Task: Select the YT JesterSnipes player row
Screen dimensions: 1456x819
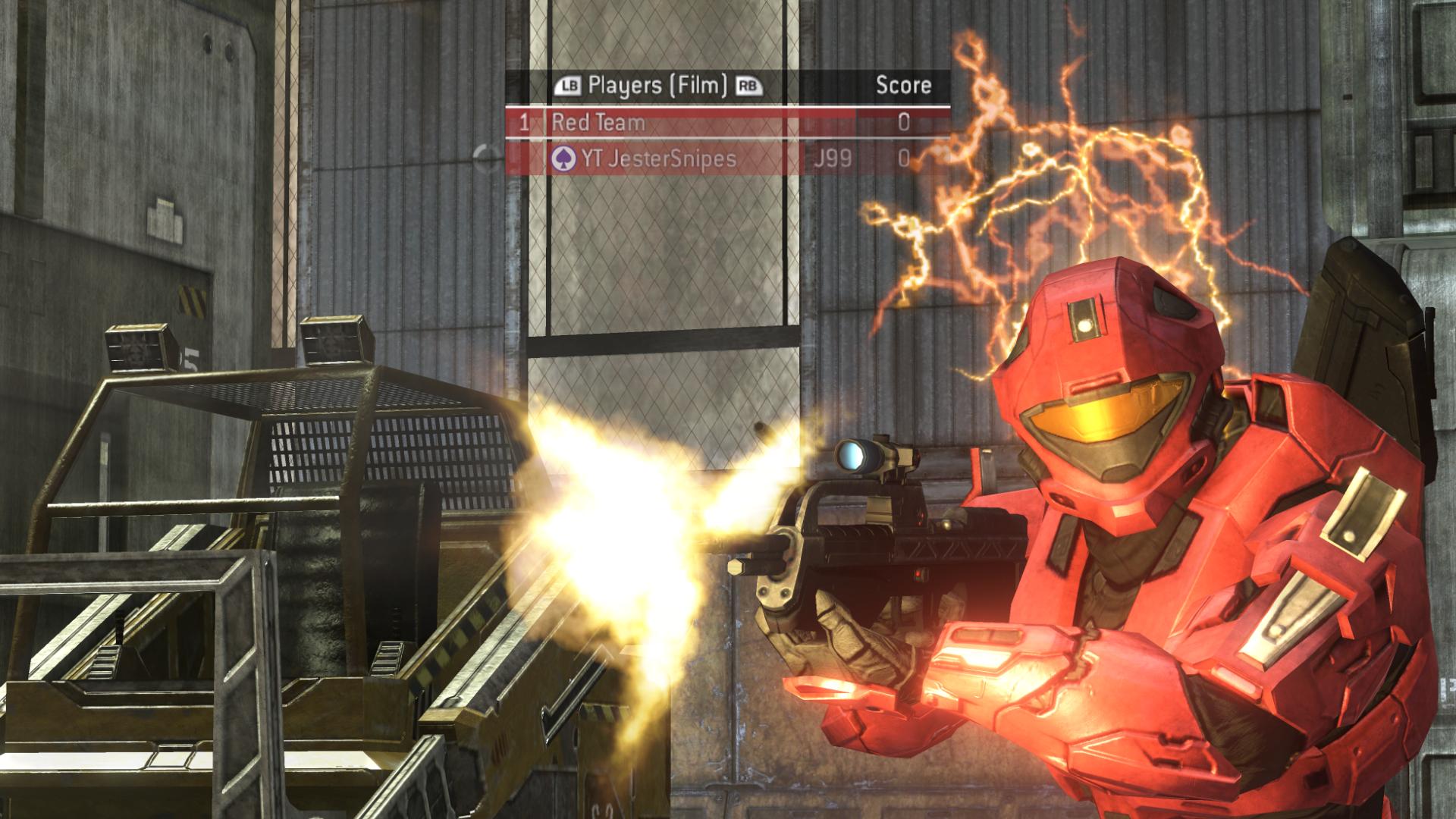Action: click(x=682, y=158)
